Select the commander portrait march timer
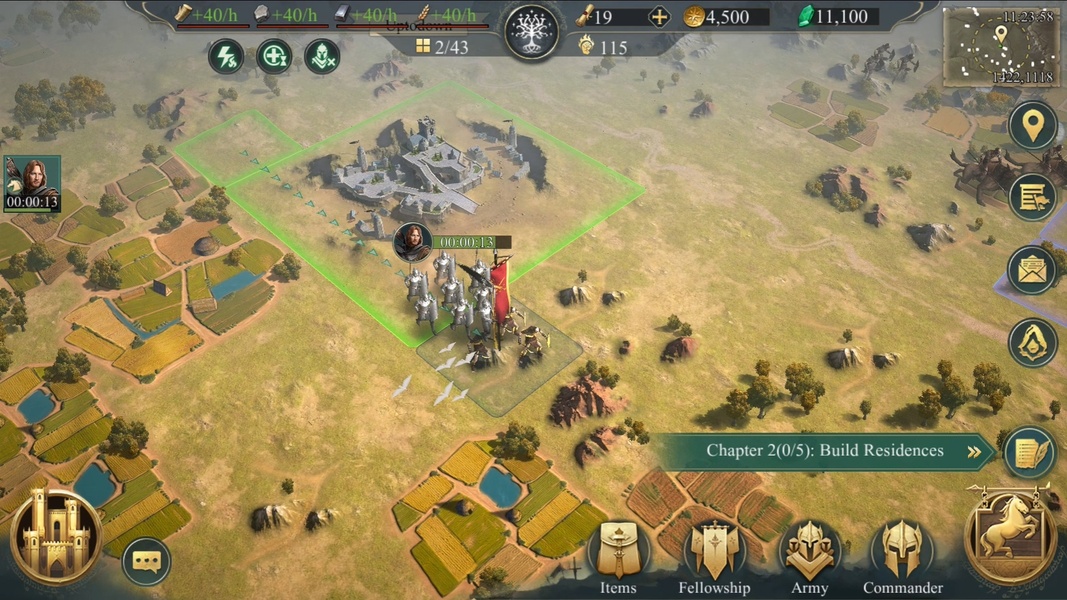 click(x=32, y=184)
